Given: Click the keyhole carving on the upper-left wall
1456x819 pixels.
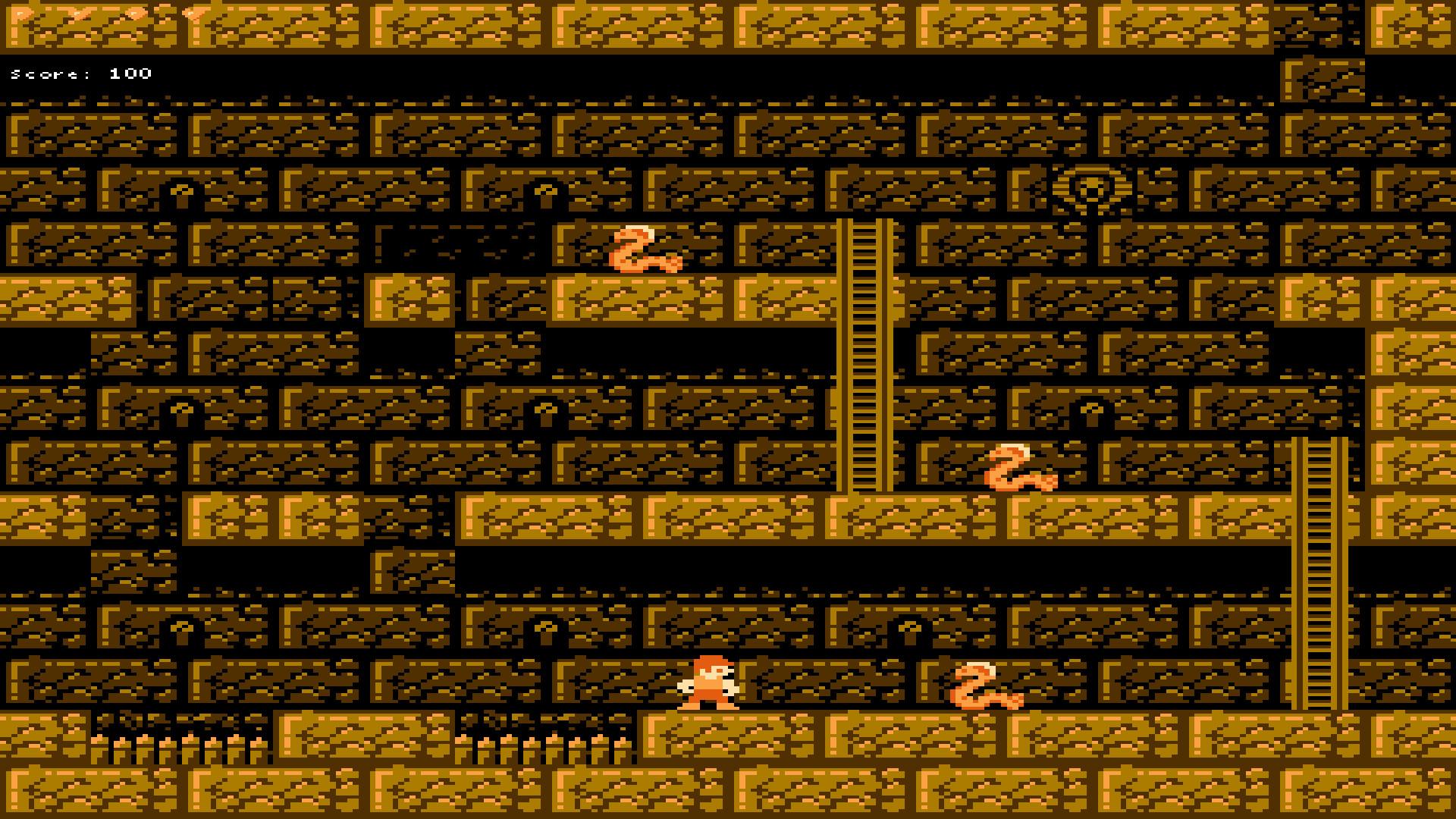Looking at the screenshot, I should click(182, 193).
